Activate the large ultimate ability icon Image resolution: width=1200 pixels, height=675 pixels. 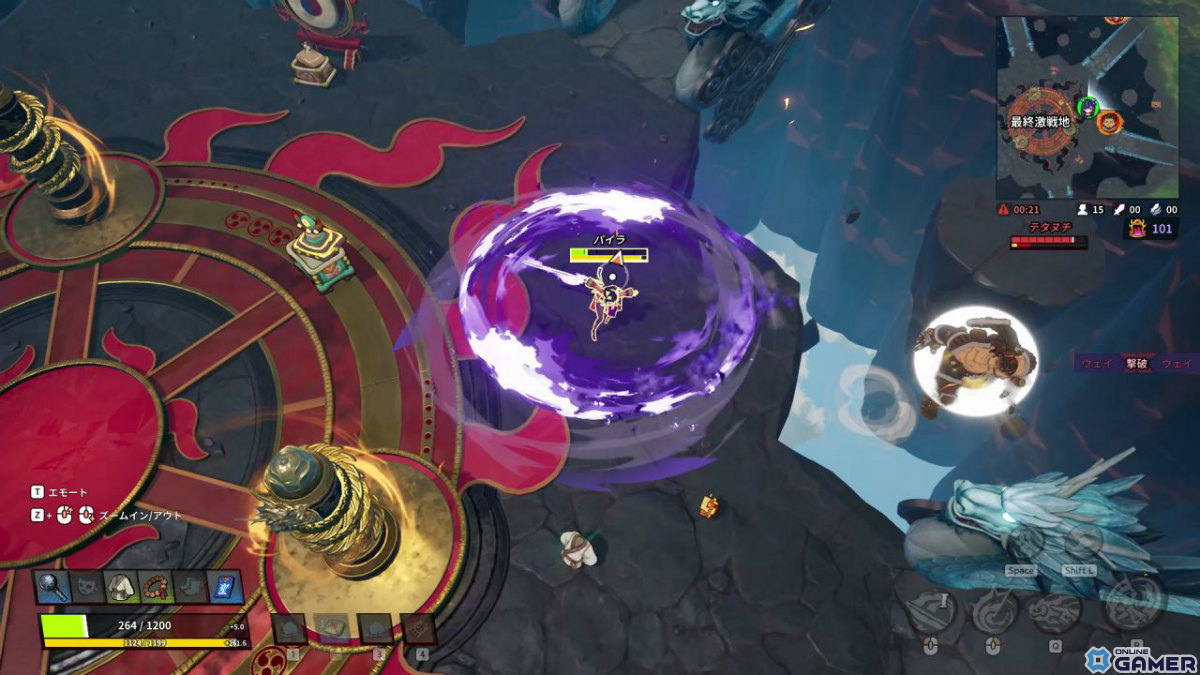1132,602
